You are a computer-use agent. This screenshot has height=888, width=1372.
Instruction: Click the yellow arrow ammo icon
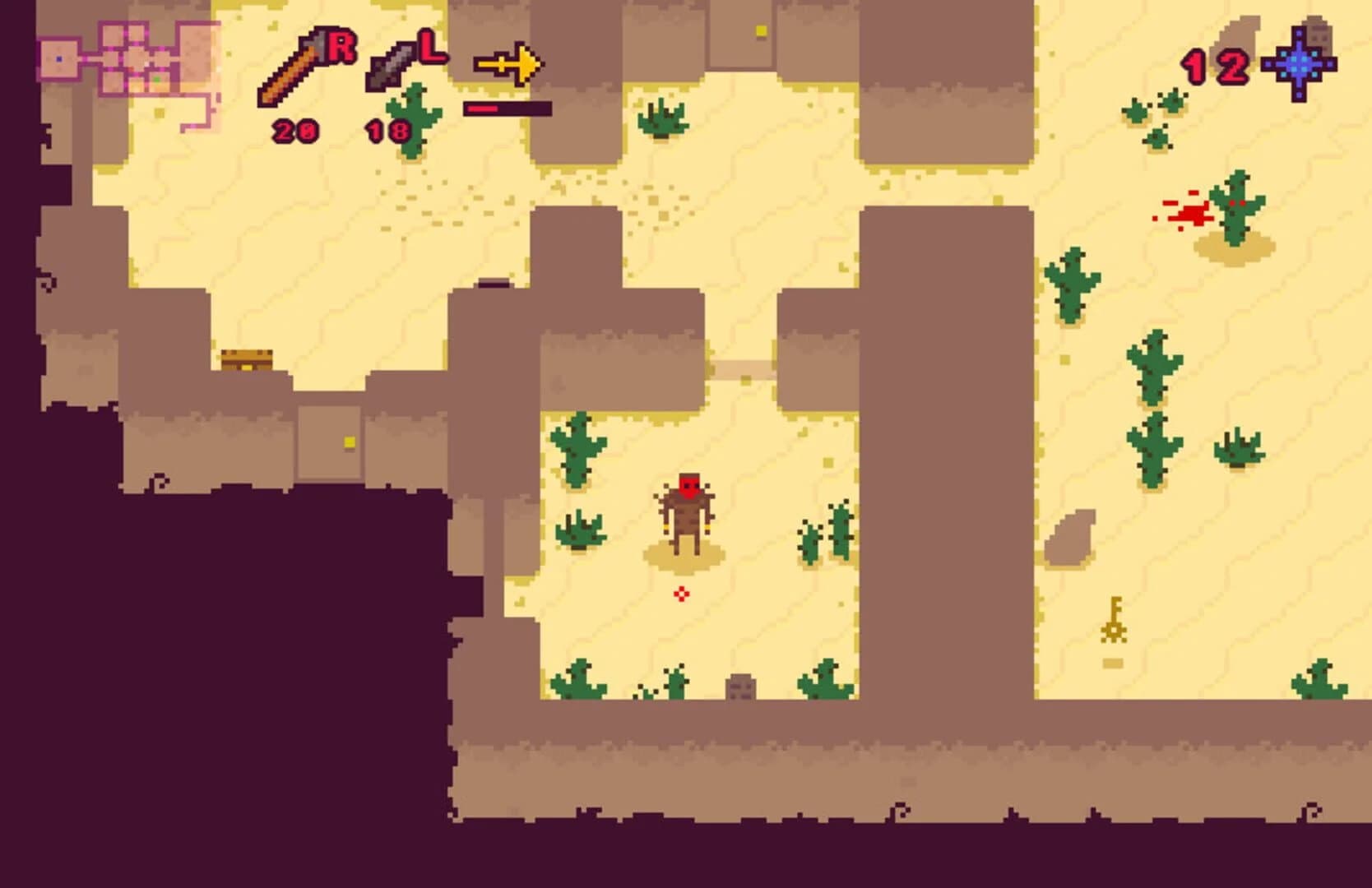tap(506, 62)
